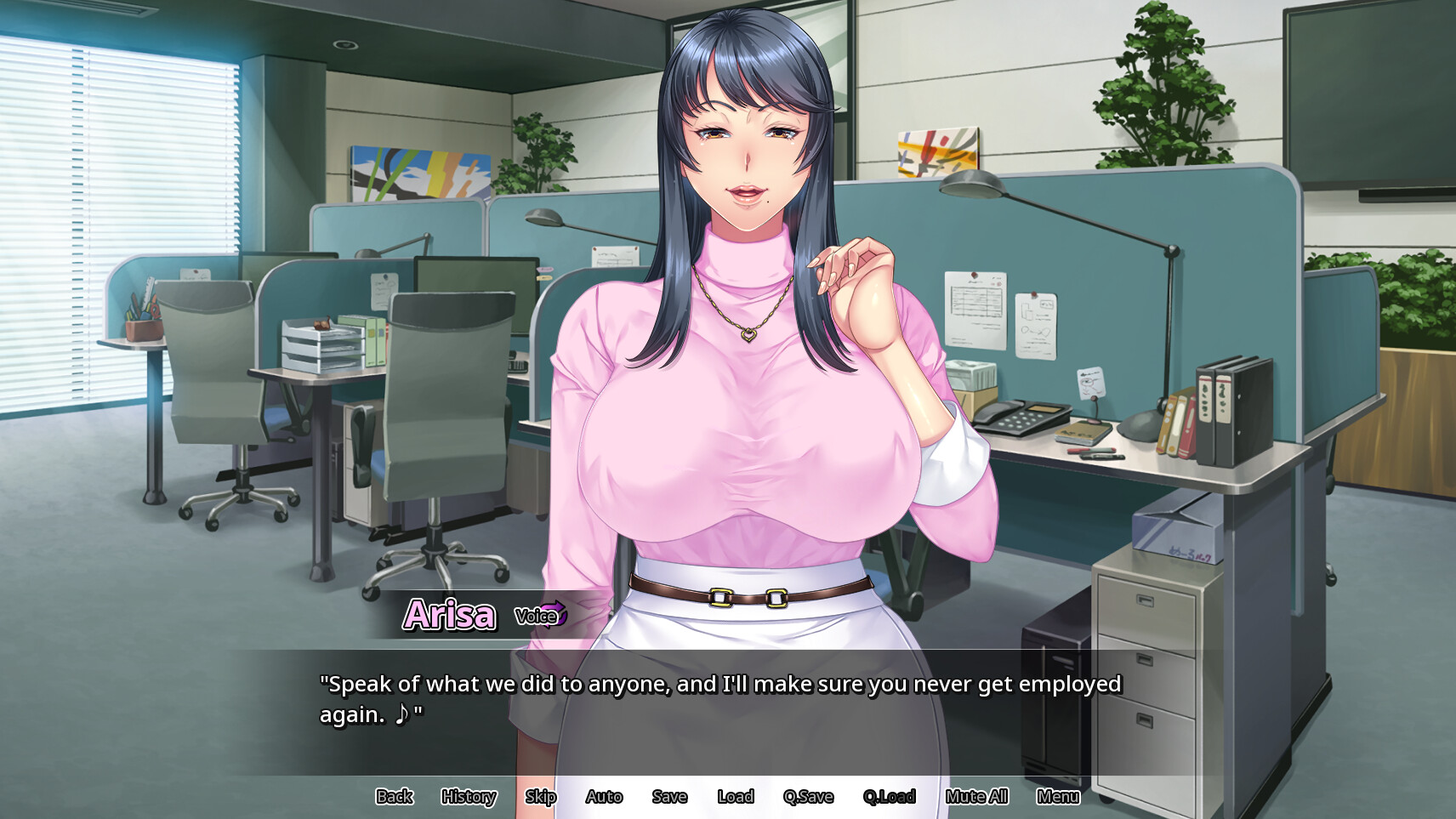This screenshot has width=1456, height=819.
Task: Open the Load screen
Action: [x=736, y=797]
